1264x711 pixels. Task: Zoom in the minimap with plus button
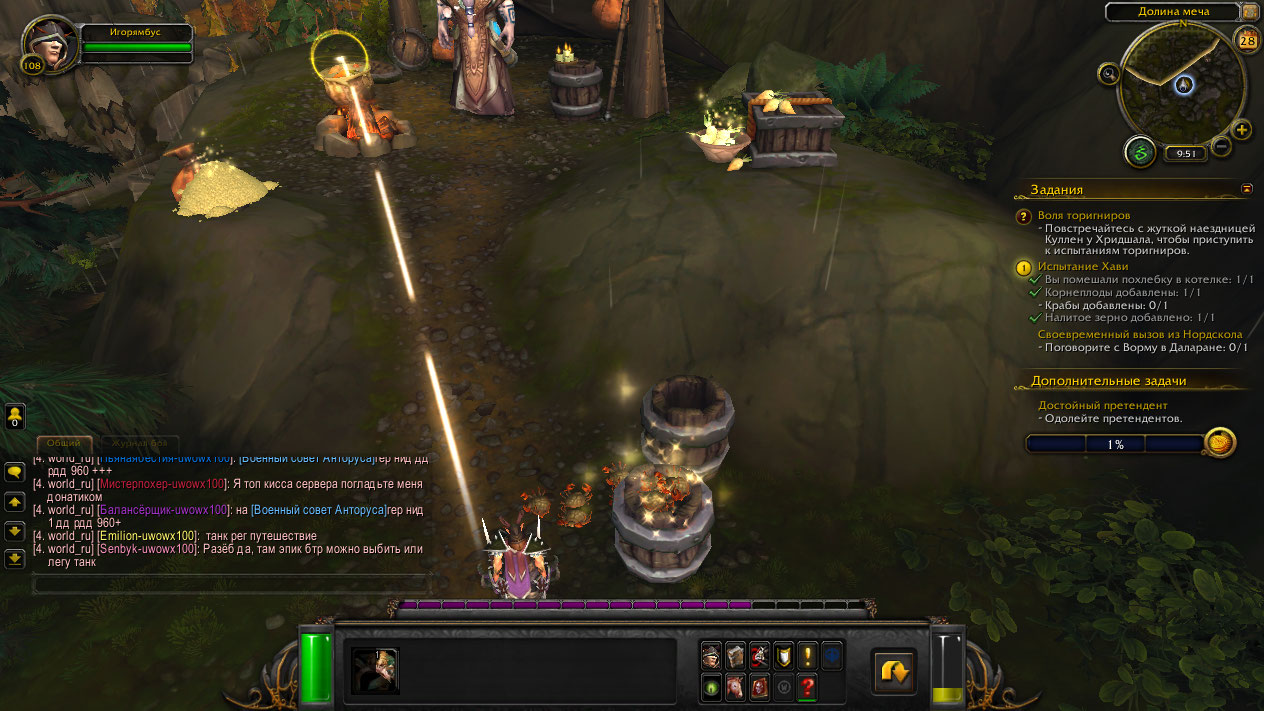click(1241, 130)
